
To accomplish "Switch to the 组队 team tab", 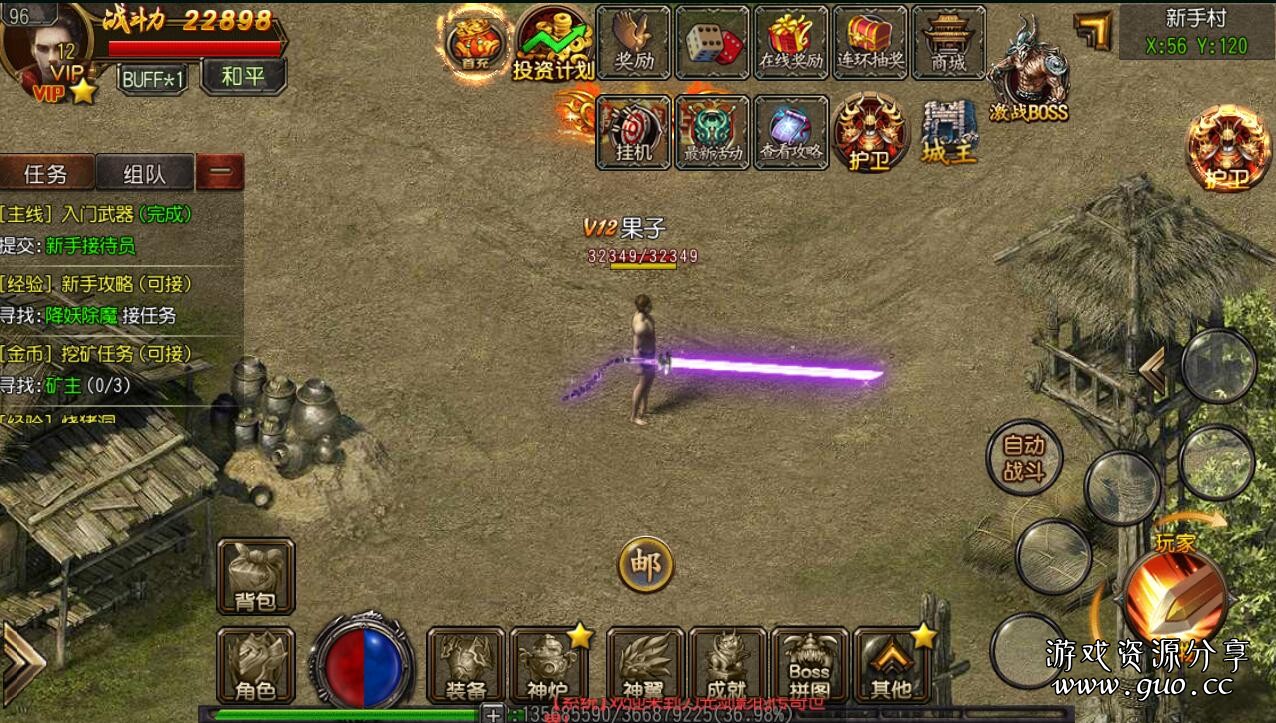I will (145, 174).
